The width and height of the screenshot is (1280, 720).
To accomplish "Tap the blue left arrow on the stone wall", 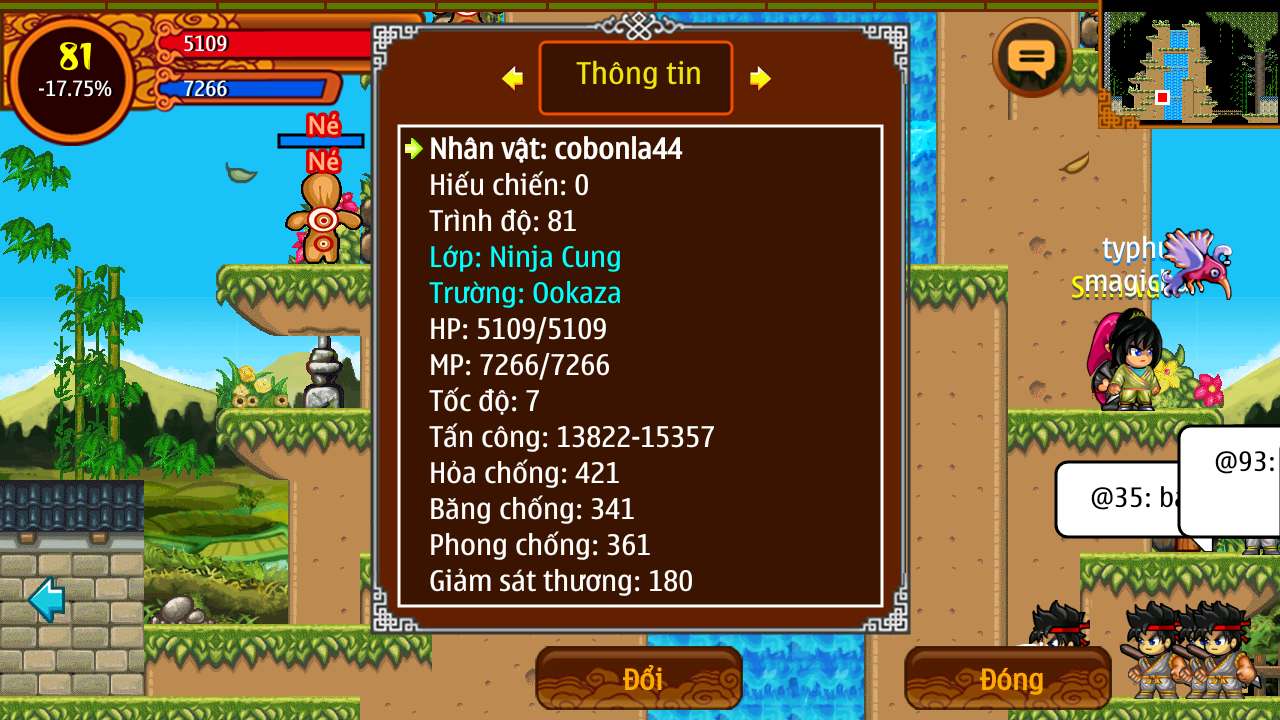I will (x=47, y=598).
